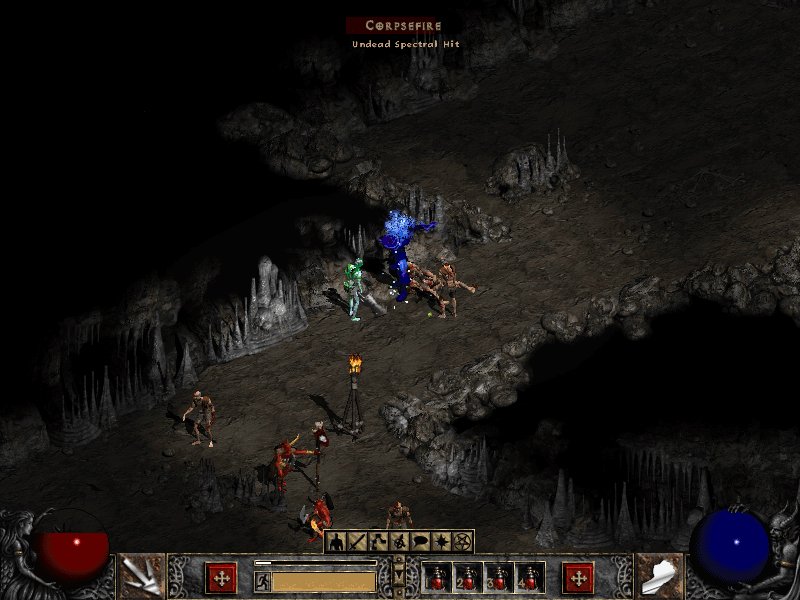Click the red skill points button

(x=578, y=577)
